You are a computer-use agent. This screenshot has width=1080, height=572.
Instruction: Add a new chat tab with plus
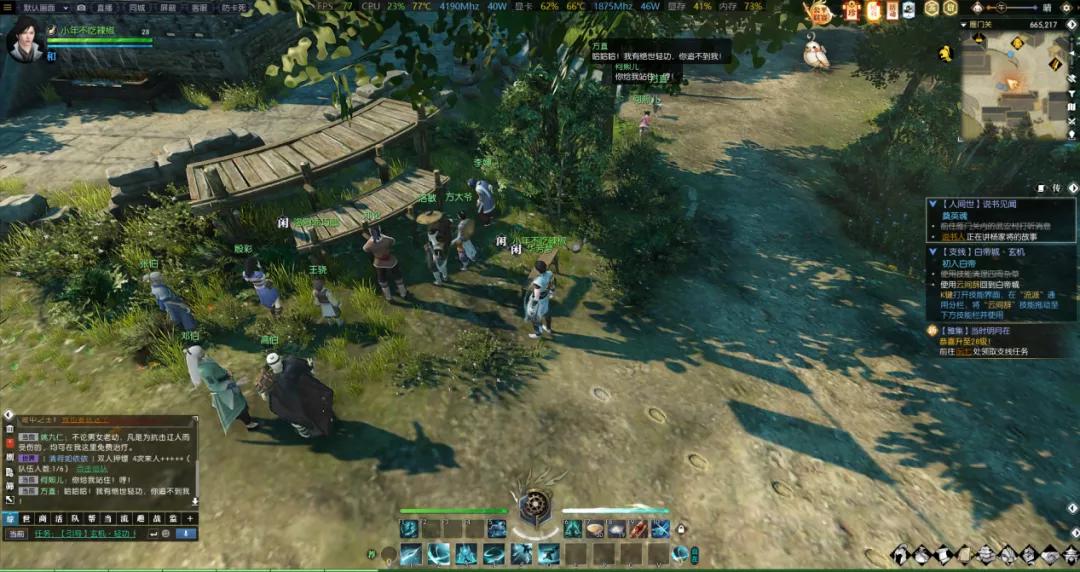(x=189, y=518)
